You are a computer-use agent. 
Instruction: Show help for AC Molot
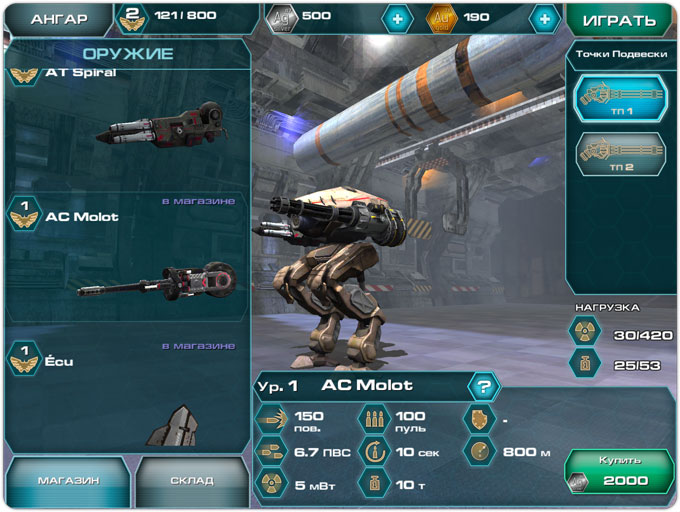point(484,386)
